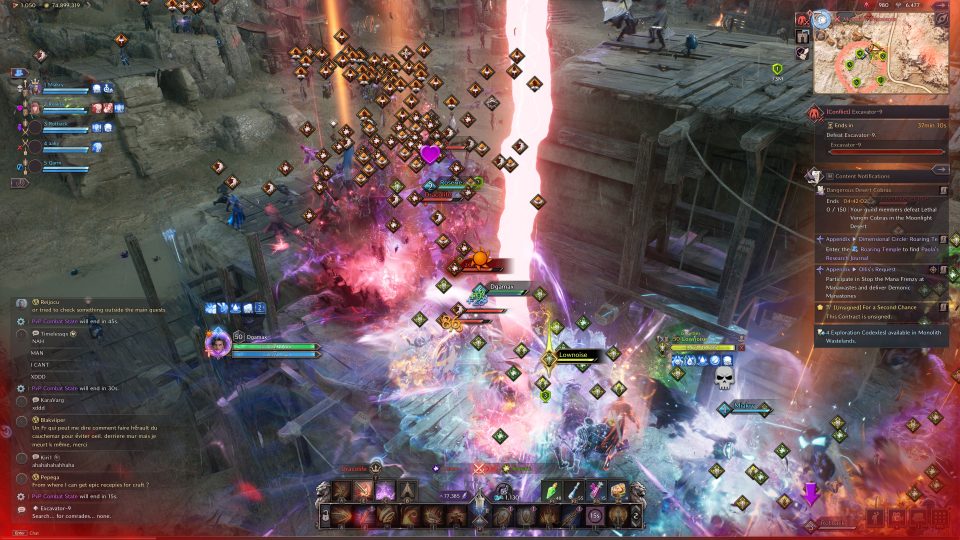Select the For a Second Chance contract
960x540 pixels.
(880, 306)
